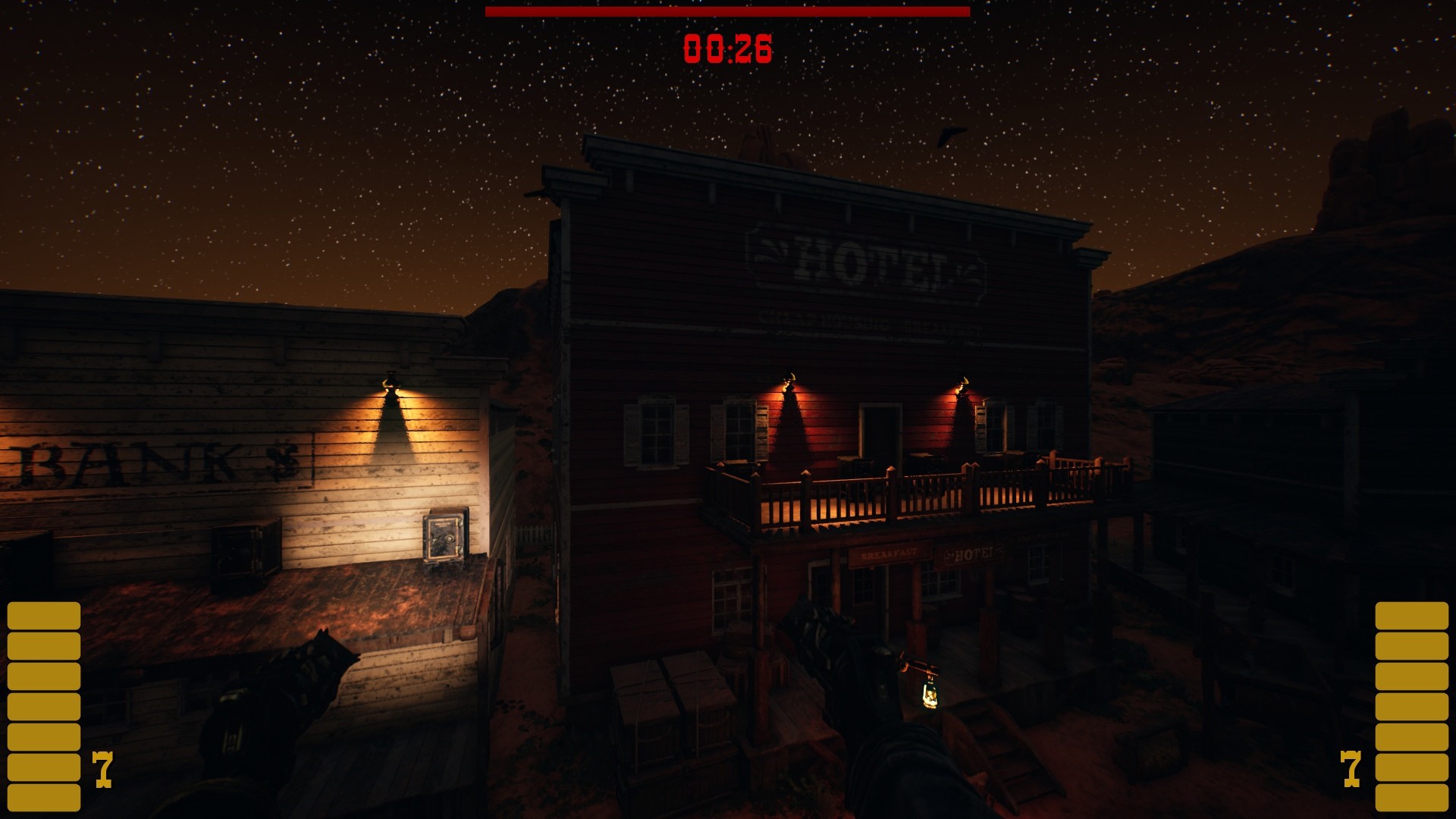Viewport: 1456px width, 819px height.
Task: Click the left window shutter on the hotel
Action: 633,436
